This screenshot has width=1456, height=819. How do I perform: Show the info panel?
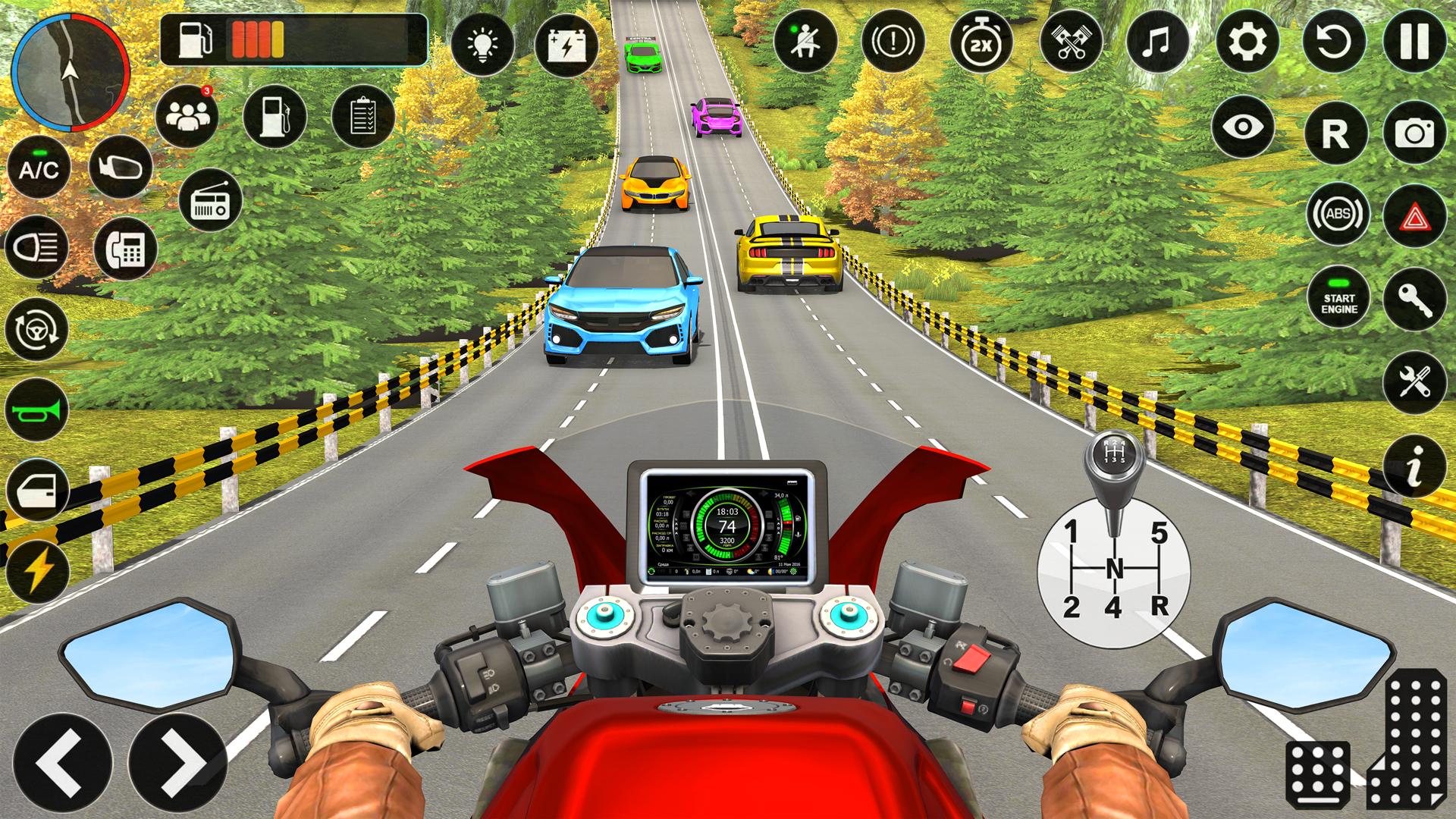[x=1414, y=466]
